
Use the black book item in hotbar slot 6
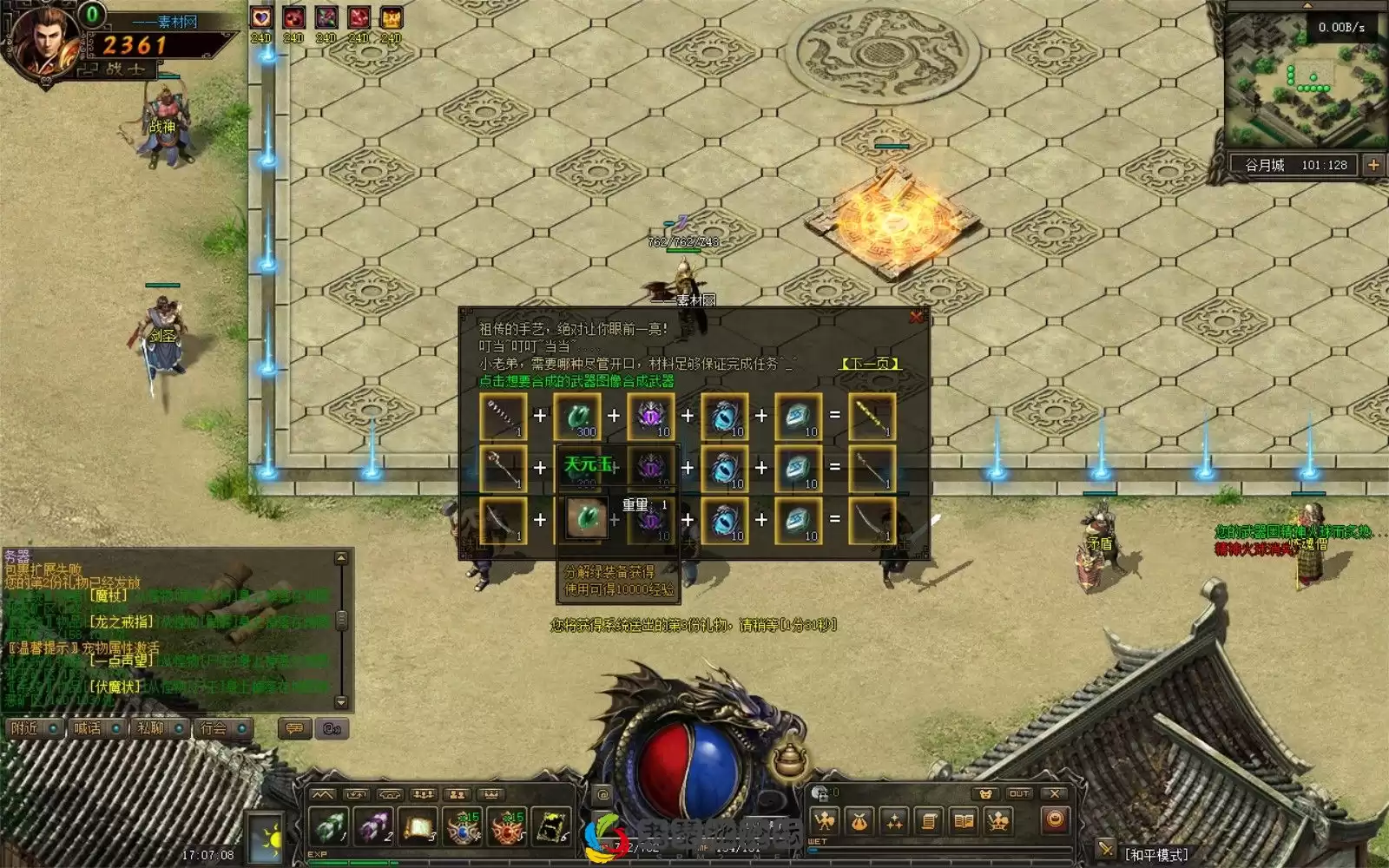[551, 826]
